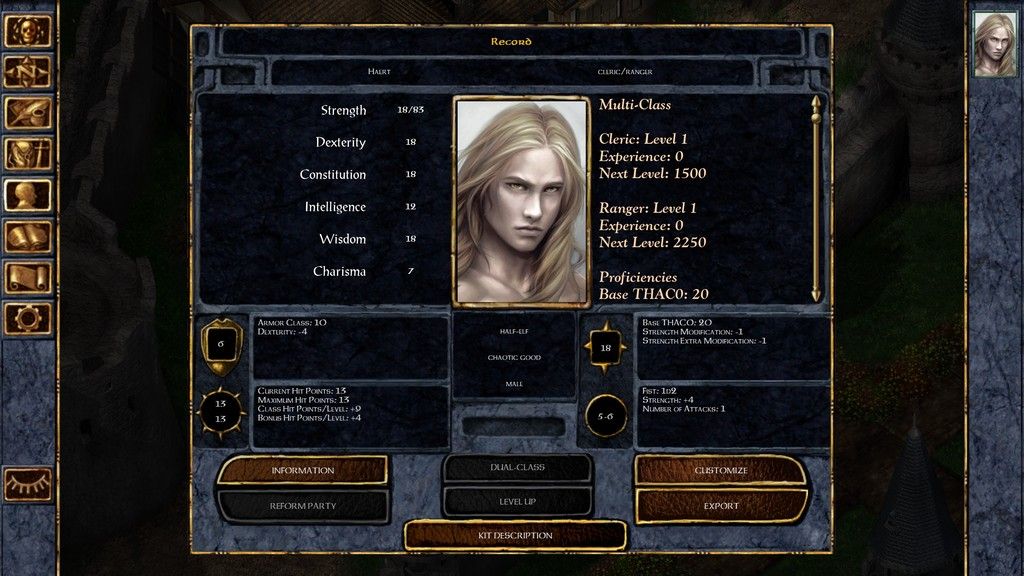
Task: Open the options gear icon
Action: point(28,318)
